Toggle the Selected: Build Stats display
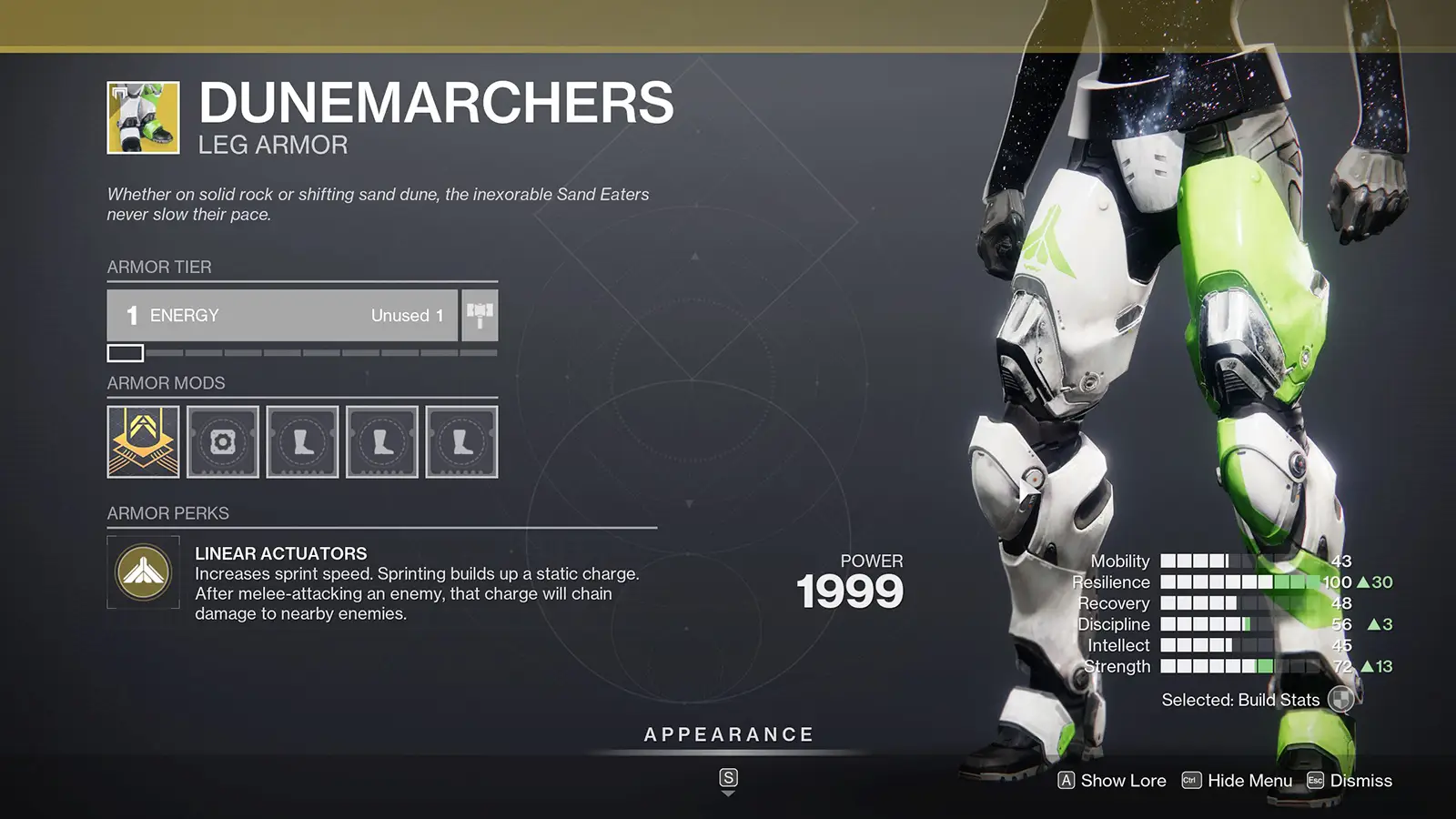This screenshot has width=1456, height=819. [x=1240, y=700]
